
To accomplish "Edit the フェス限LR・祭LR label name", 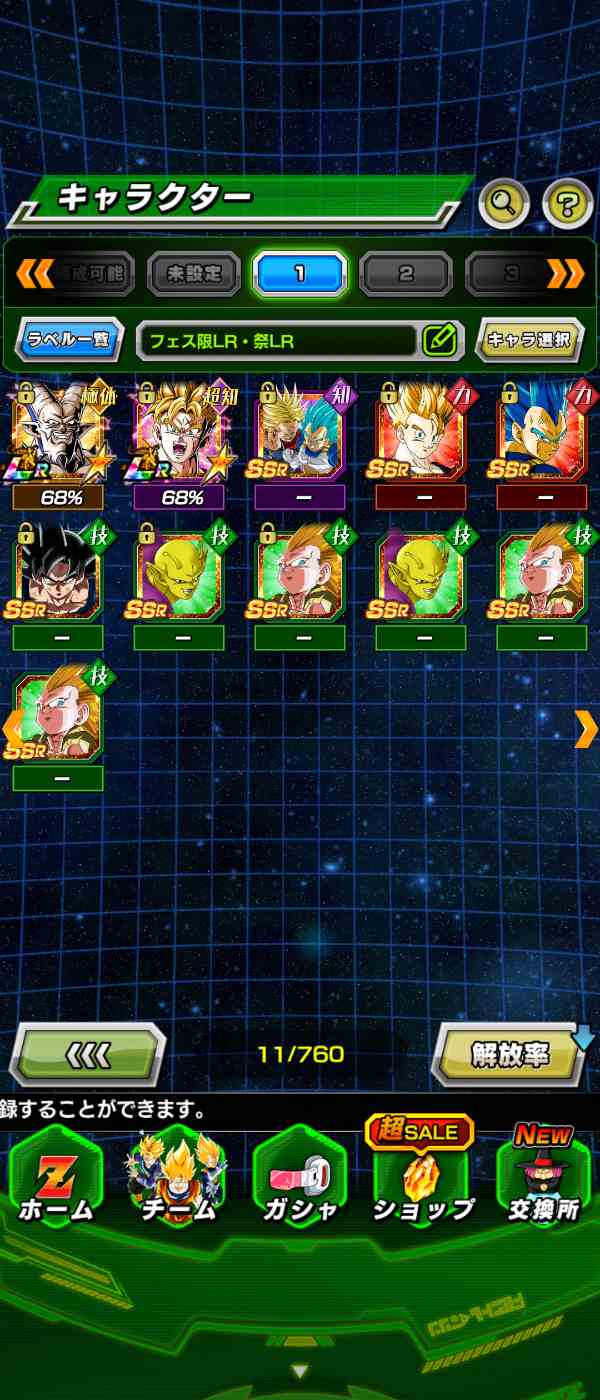I will click(x=439, y=340).
